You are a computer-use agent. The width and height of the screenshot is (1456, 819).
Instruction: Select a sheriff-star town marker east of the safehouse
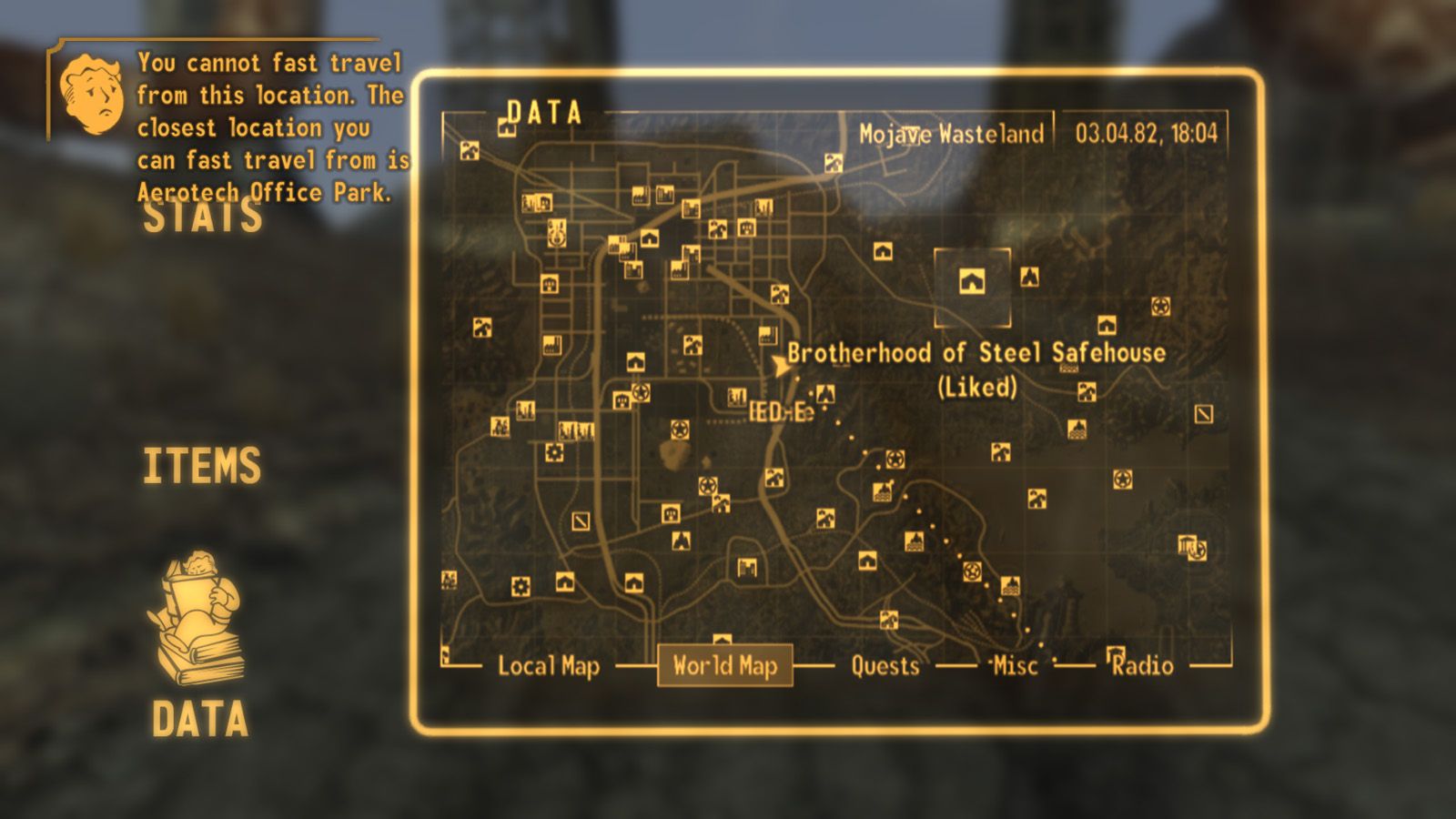1160,307
